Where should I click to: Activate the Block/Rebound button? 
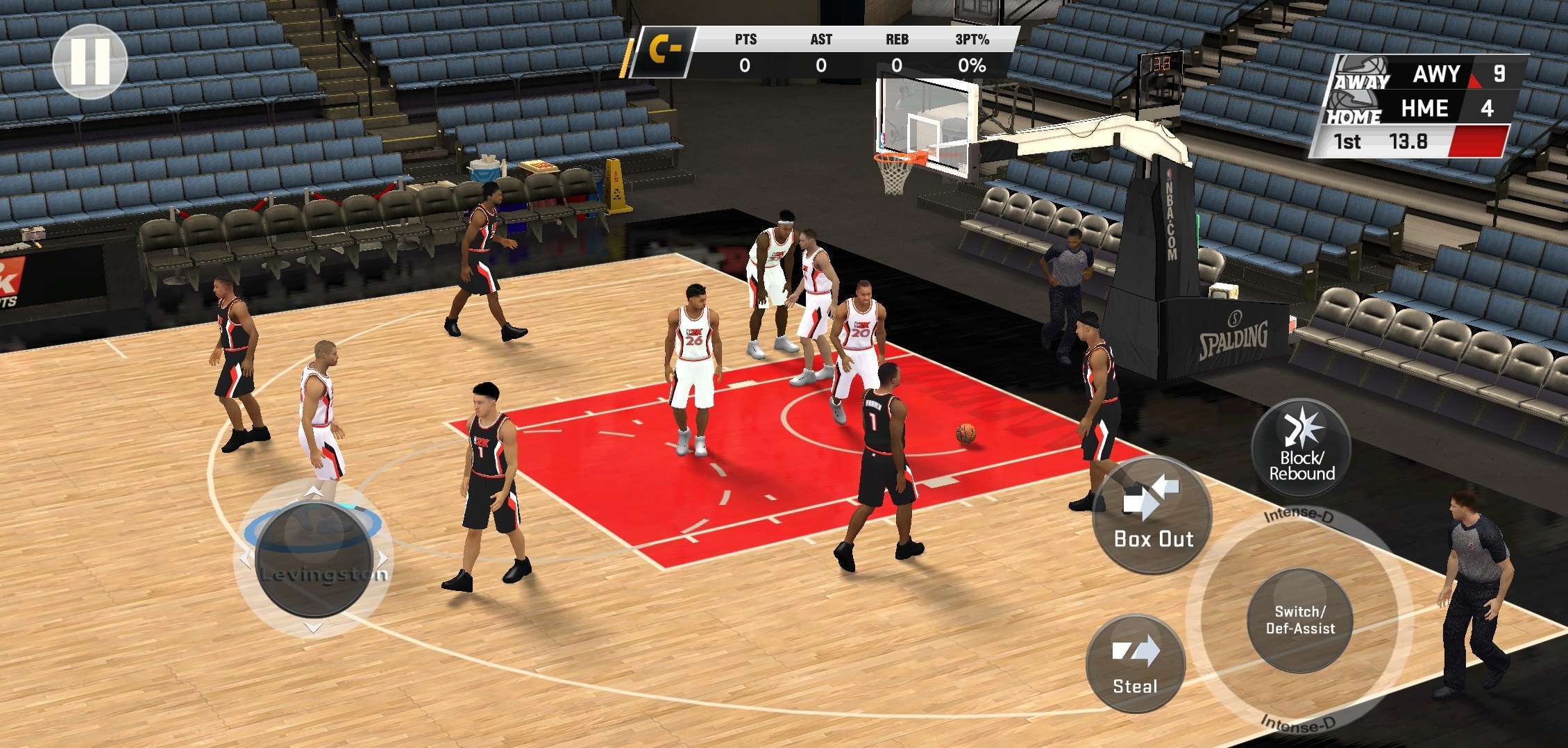point(1301,448)
